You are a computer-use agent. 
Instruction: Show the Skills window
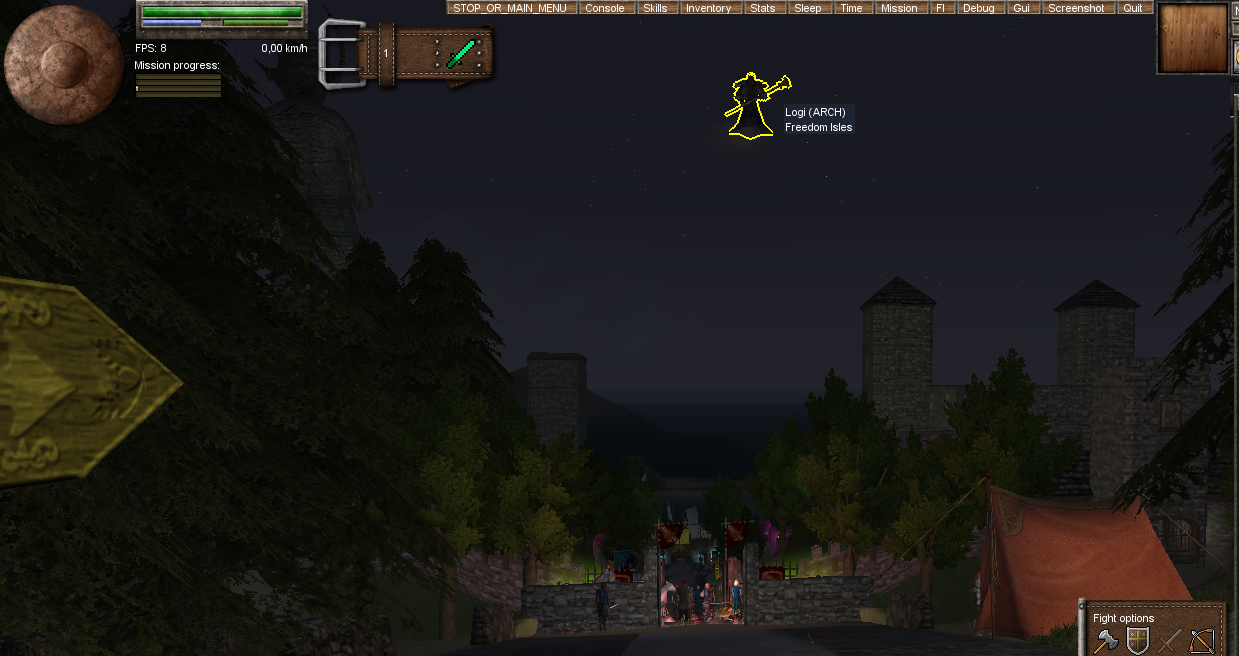(655, 8)
